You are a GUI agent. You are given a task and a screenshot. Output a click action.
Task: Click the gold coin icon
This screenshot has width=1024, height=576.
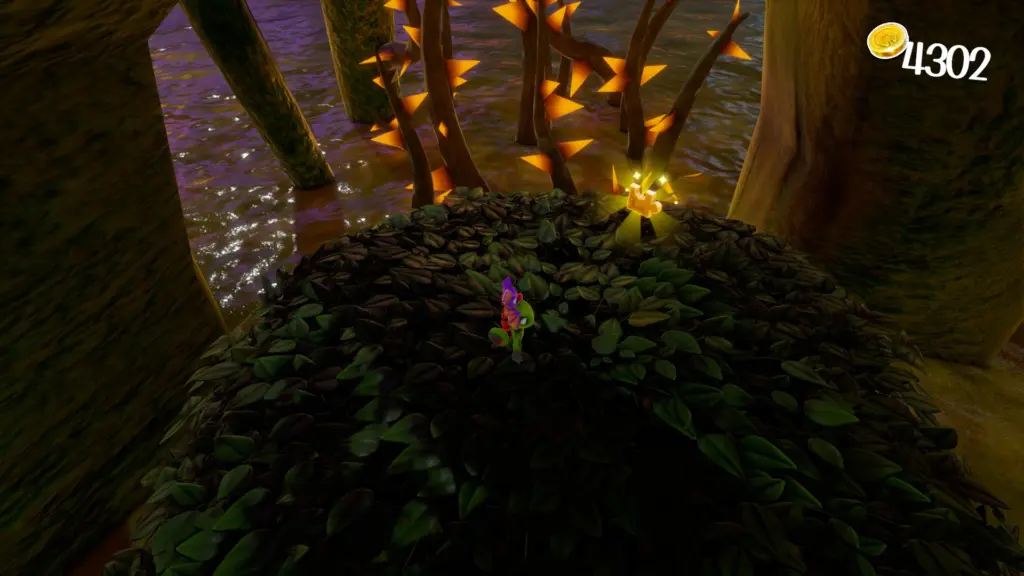point(887,41)
